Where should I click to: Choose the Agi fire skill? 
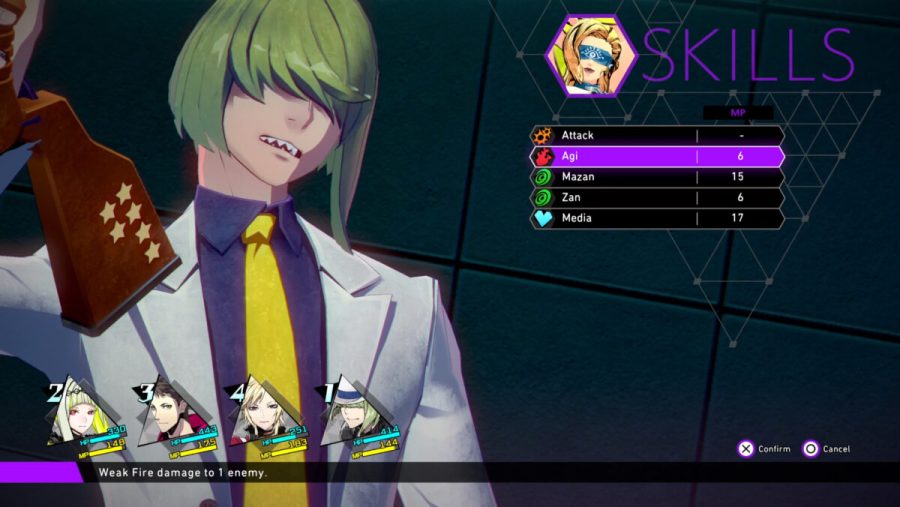coord(655,156)
